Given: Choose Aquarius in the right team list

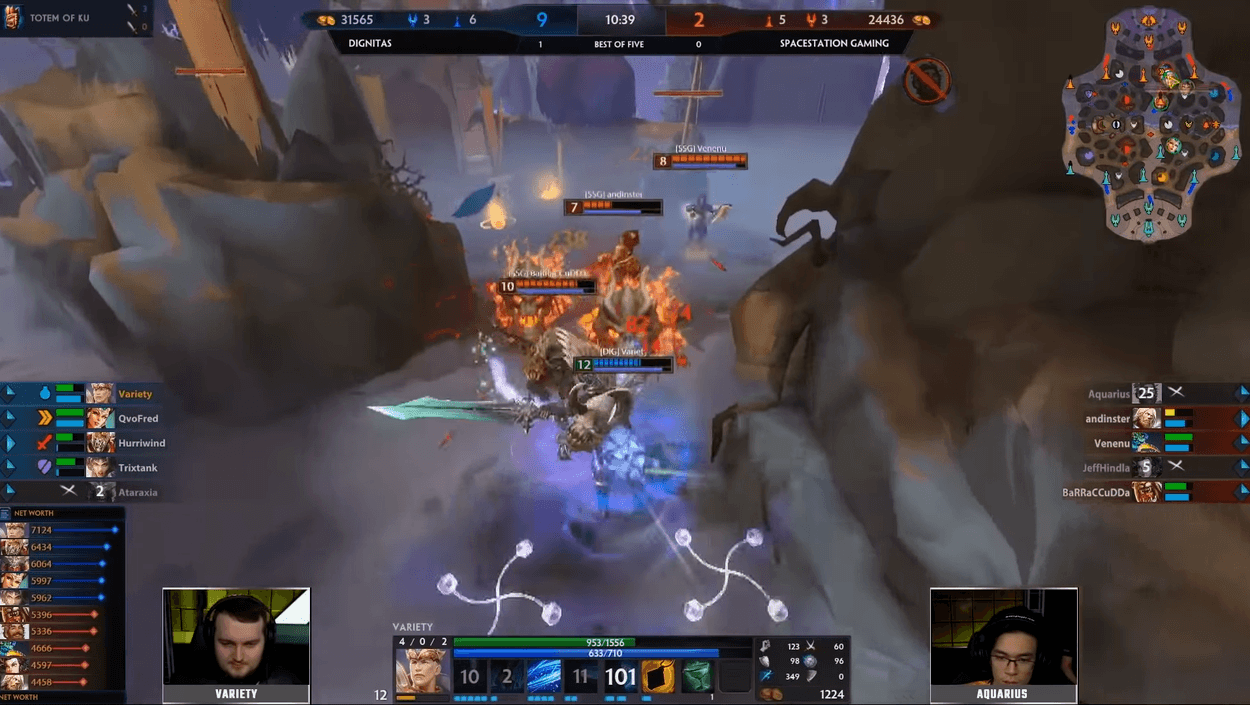Looking at the screenshot, I should pyautogui.click(x=1108, y=394).
